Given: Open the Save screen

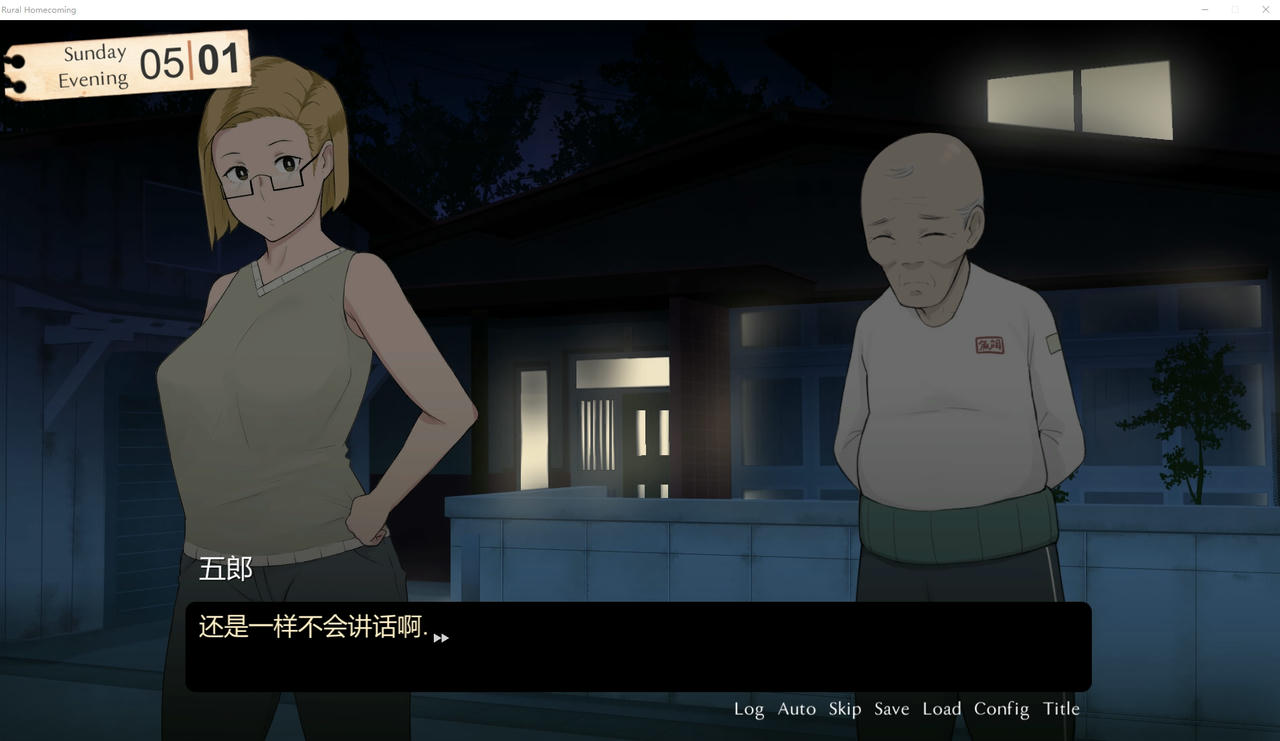Looking at the screenshot, I should (x=891, y=708).
